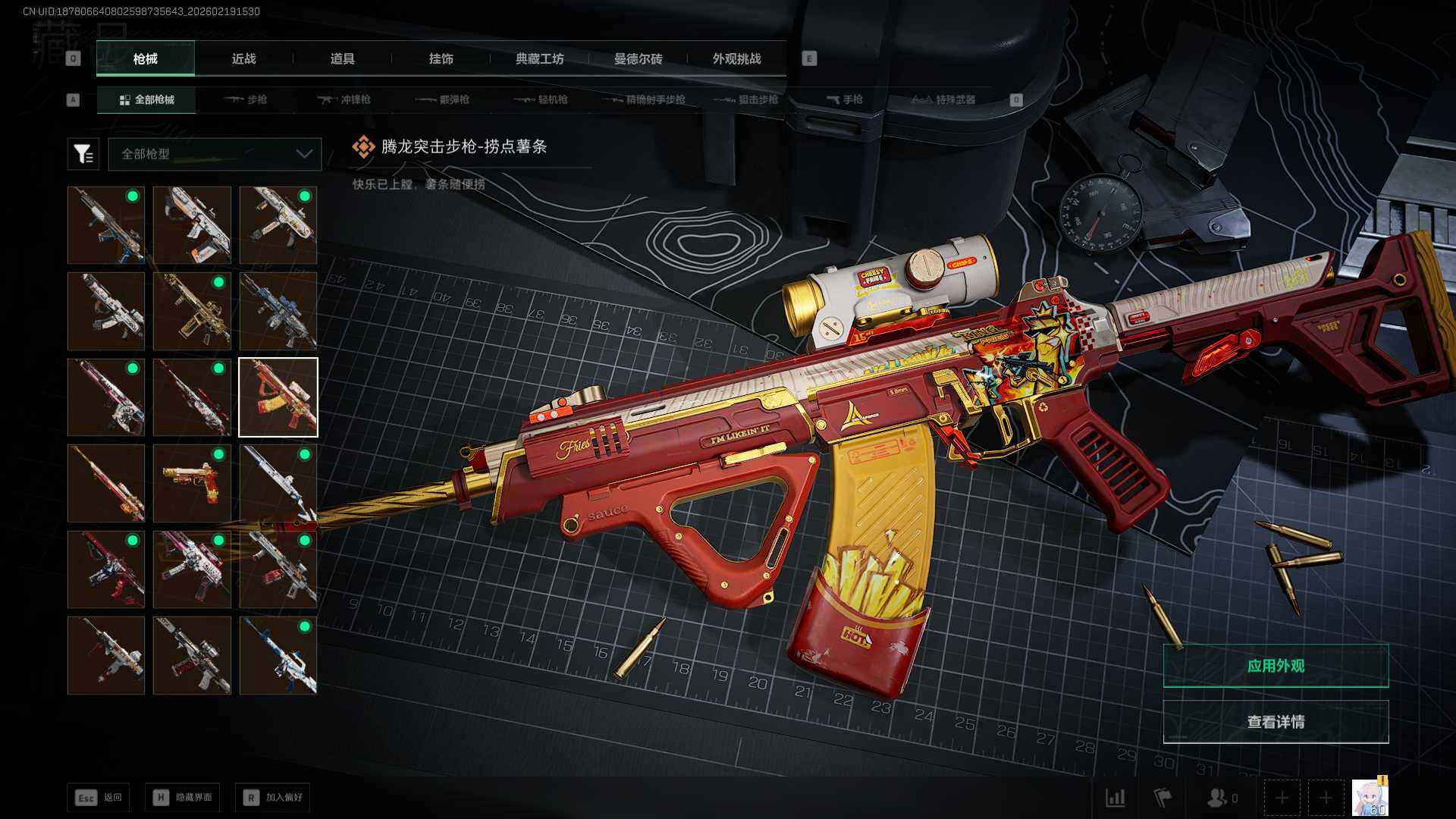
Task: Go to the 典藏工坊 workshop tab
Action: tap(539, 58)
